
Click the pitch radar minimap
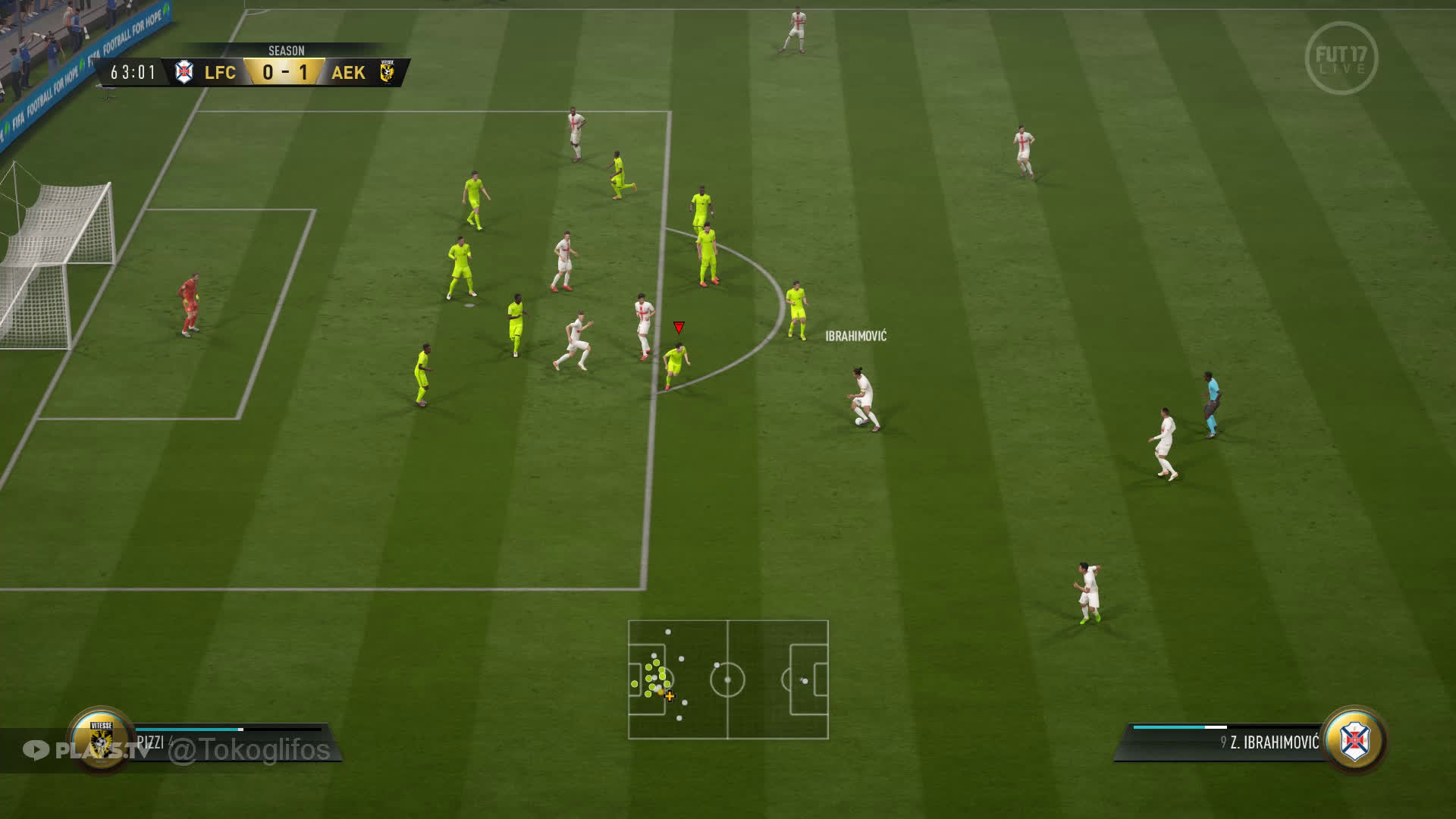click(x=728, y=679)
